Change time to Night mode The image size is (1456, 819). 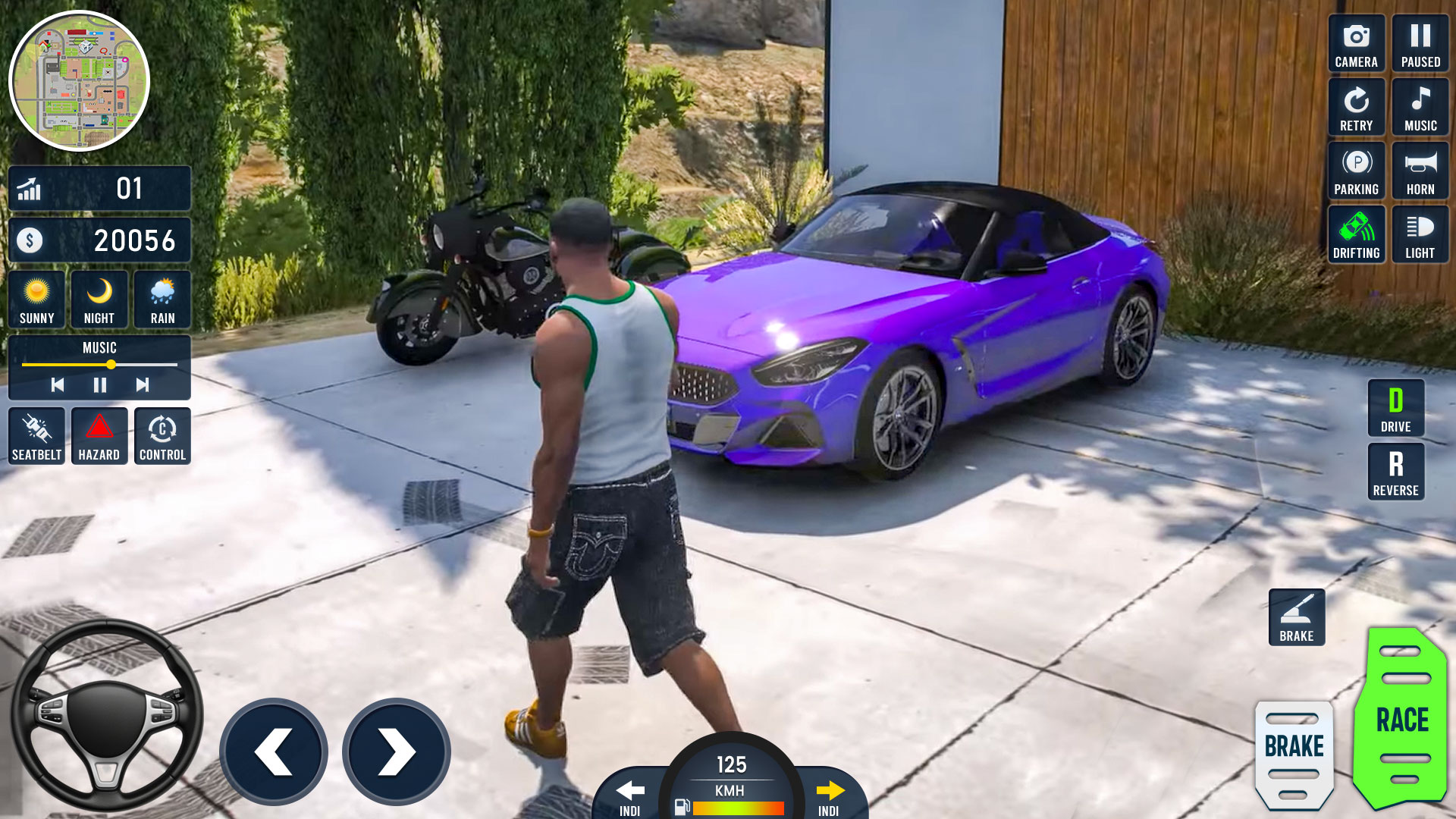tap(99, 300)
